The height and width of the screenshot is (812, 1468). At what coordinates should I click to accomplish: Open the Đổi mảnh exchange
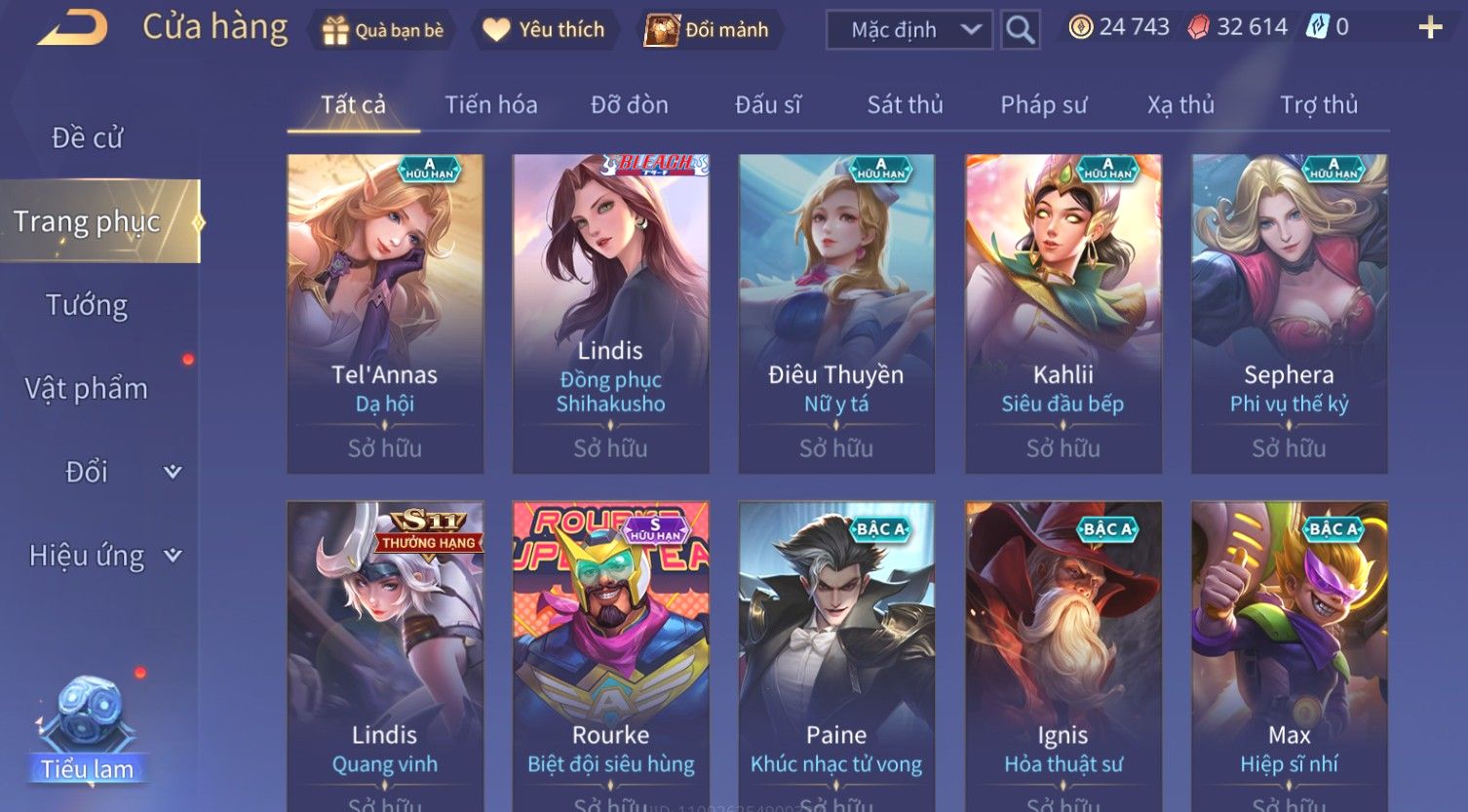pos(708,30)
